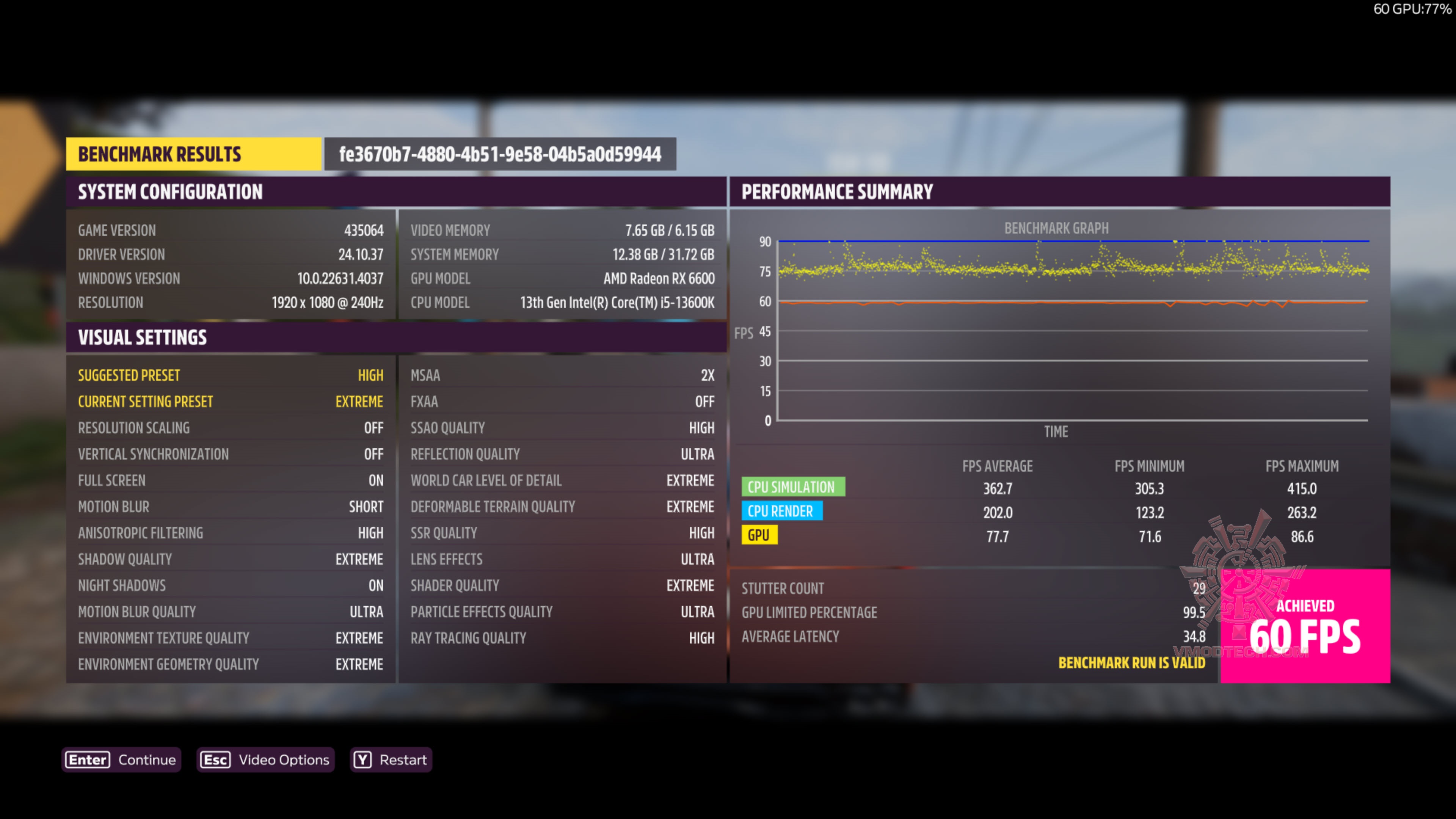Open the MSAA quality selector

562,375
